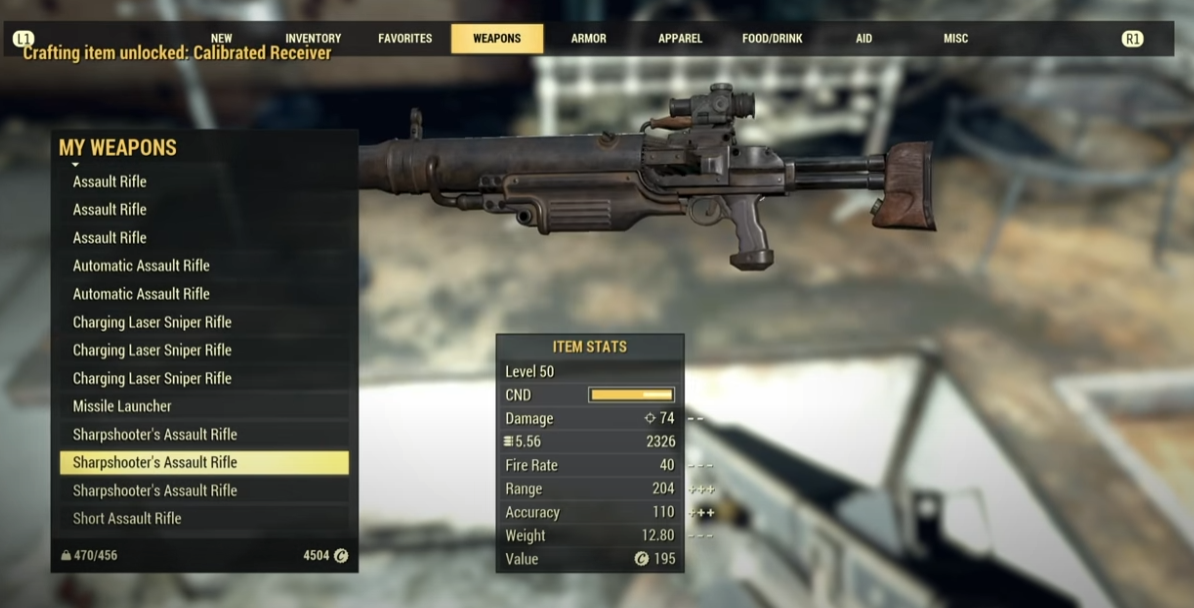Select the highlighted Weapons tab
Screen dimensions: 1194x608
497,38
